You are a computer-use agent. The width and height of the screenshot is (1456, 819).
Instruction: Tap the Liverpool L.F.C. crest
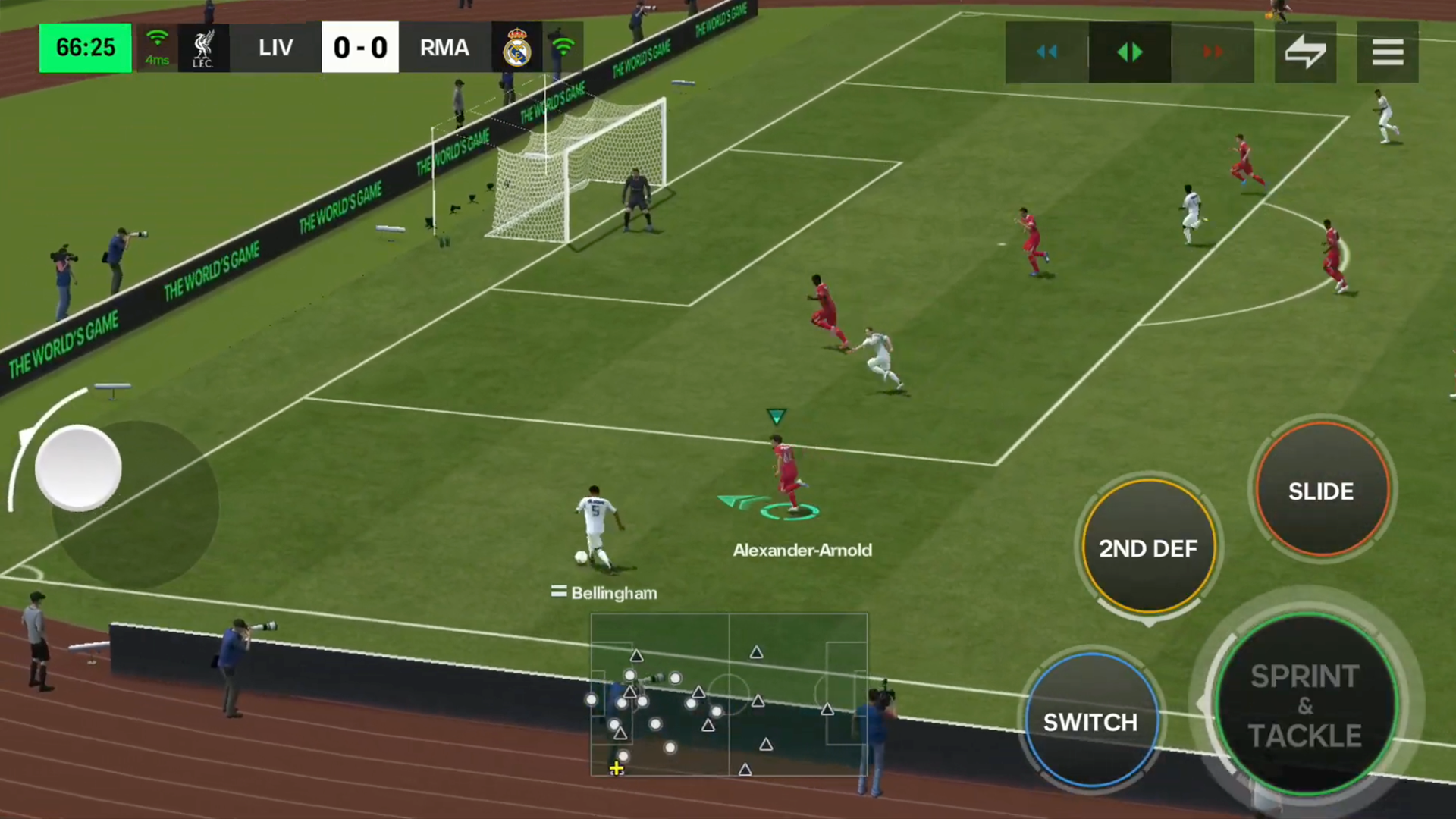(202, 48)
